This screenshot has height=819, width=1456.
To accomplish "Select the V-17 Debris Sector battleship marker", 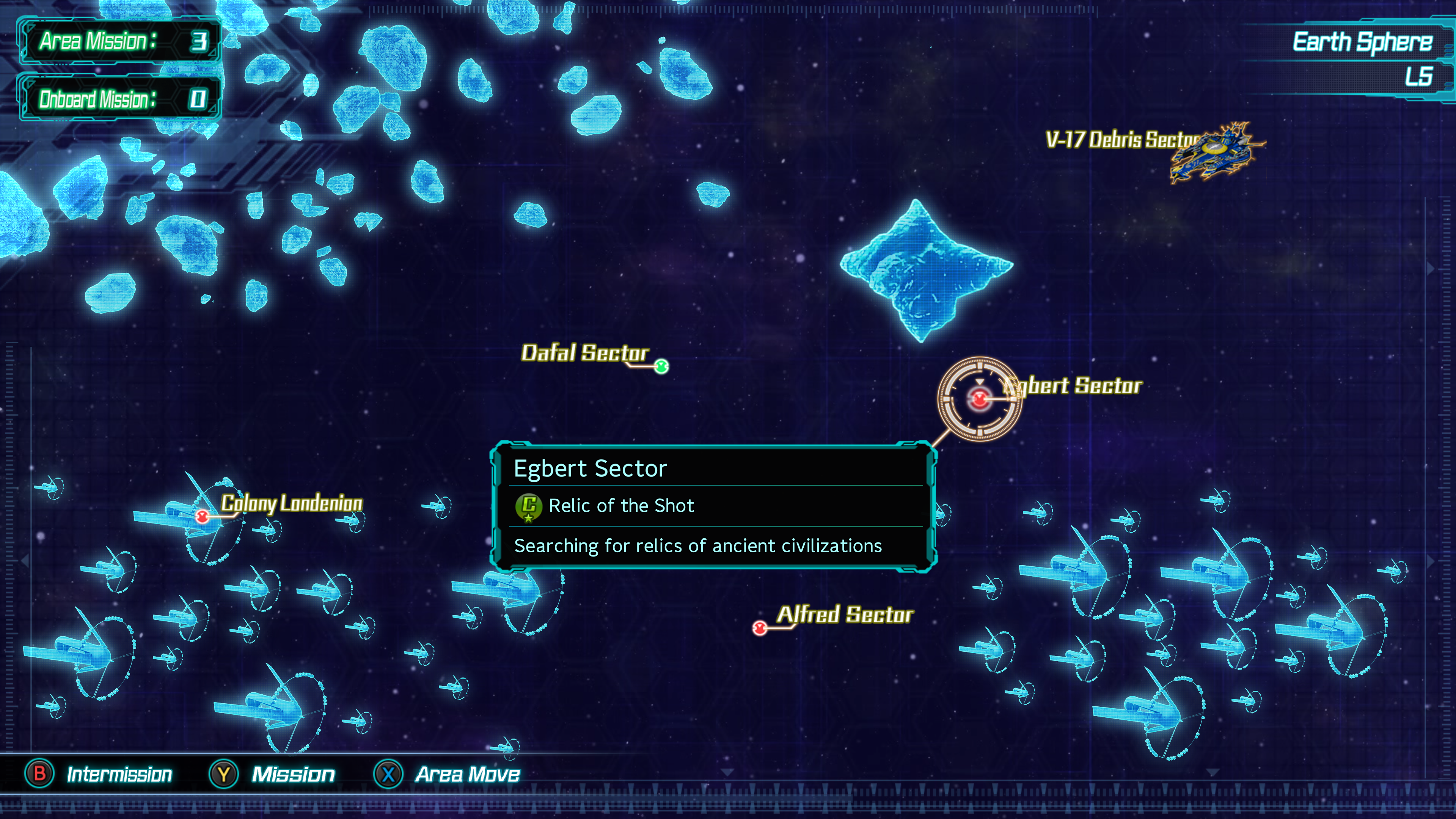I will pos(1215,152).
